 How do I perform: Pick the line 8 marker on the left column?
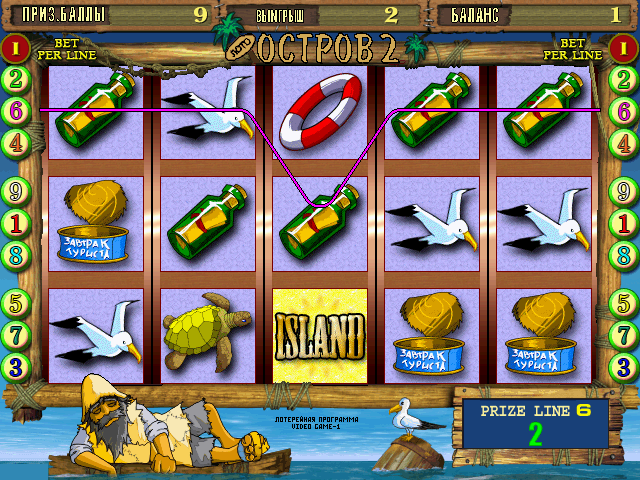point(16,255)
